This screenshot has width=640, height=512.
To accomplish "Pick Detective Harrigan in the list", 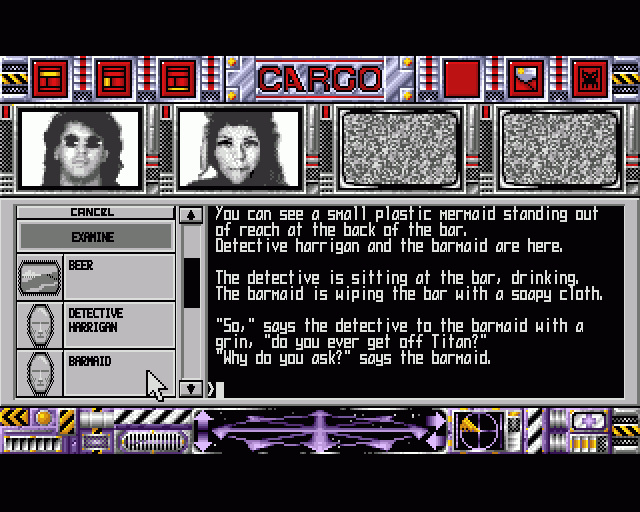I will coord(95,324).
